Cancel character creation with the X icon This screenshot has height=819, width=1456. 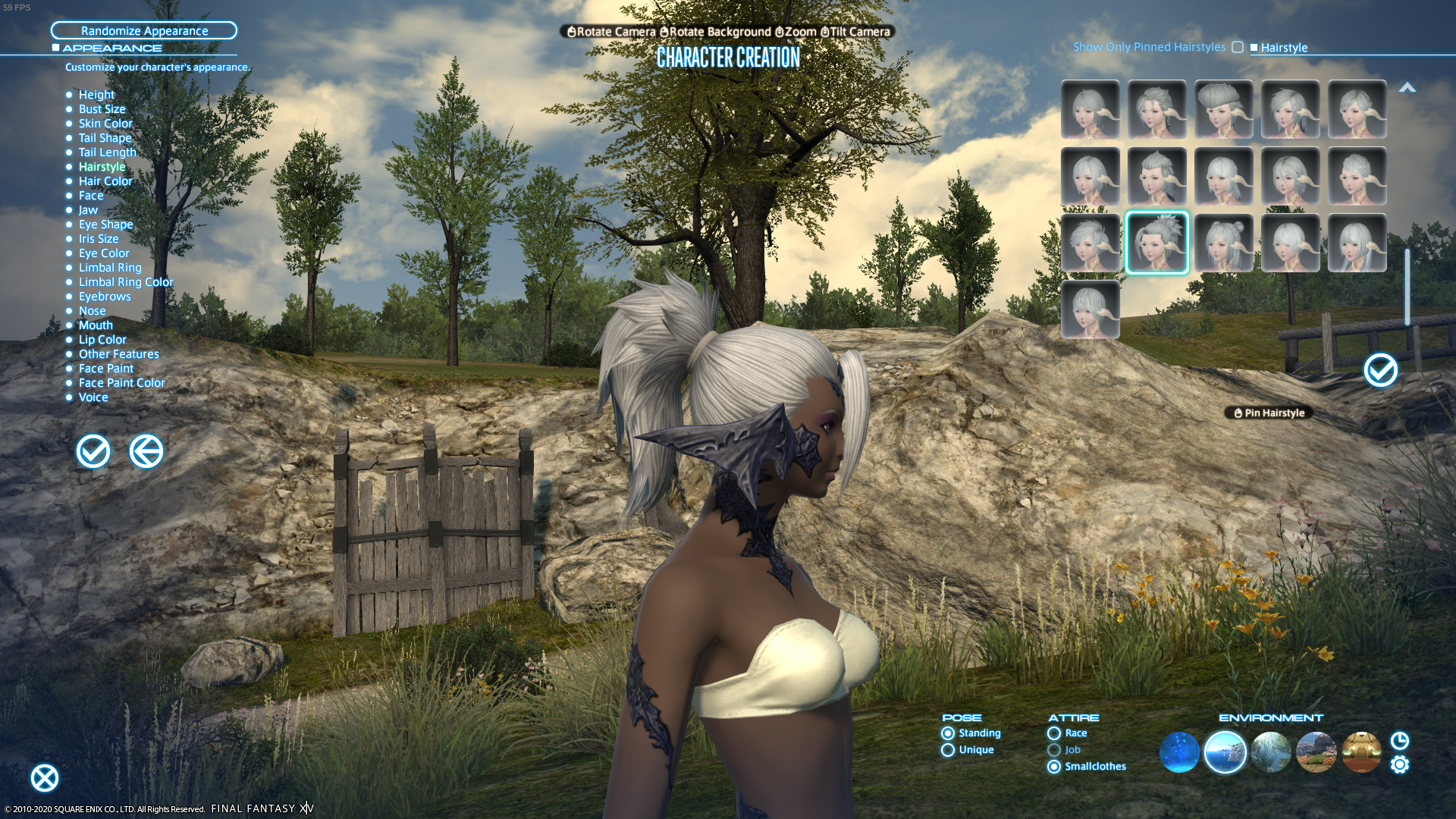click(x=45, y=778)
